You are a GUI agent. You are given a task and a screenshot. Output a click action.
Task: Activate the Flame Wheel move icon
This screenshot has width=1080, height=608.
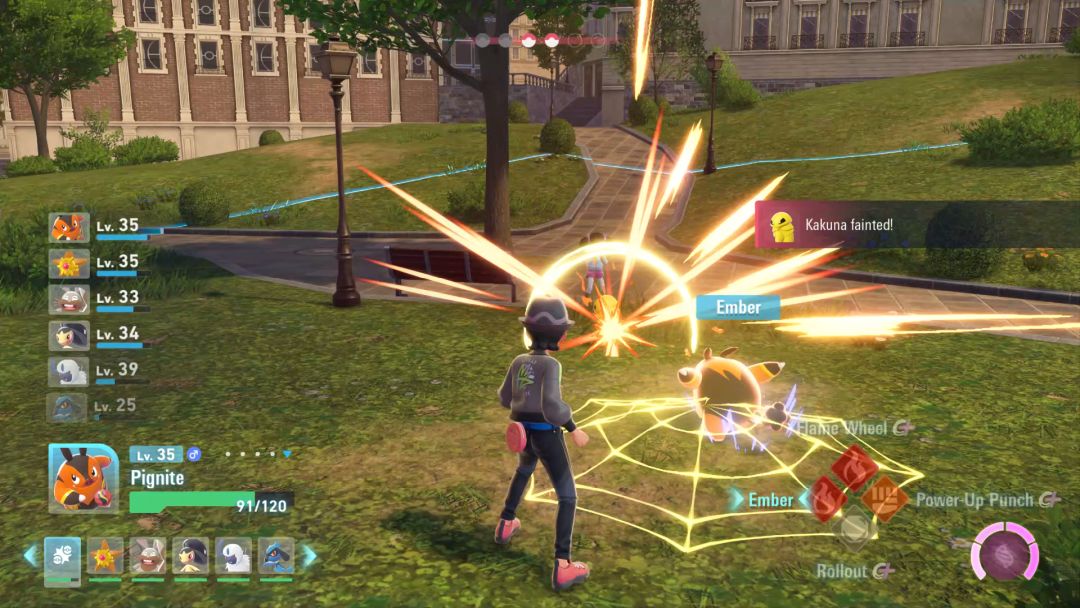pos(855,467)
